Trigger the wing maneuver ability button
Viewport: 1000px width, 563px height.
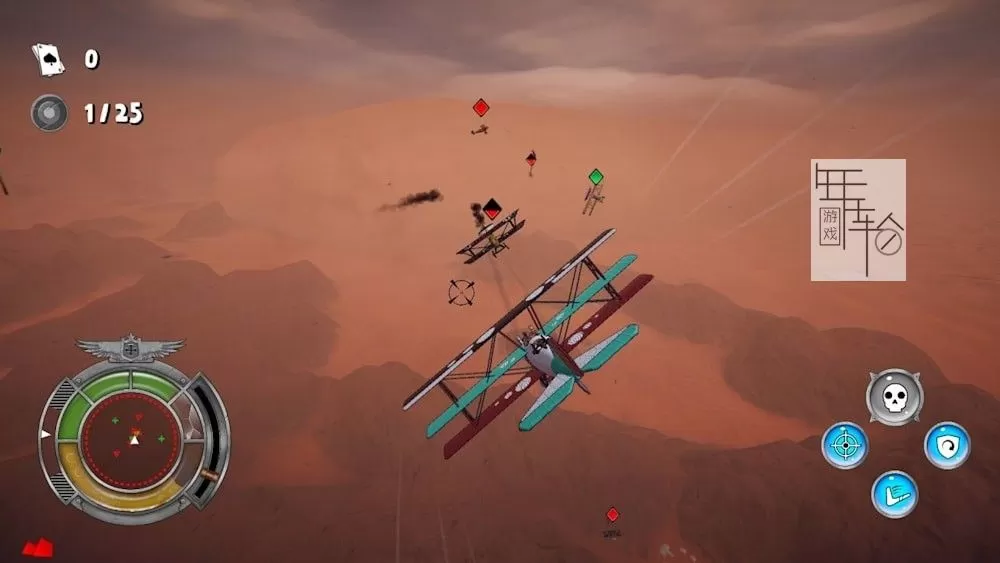894,494
